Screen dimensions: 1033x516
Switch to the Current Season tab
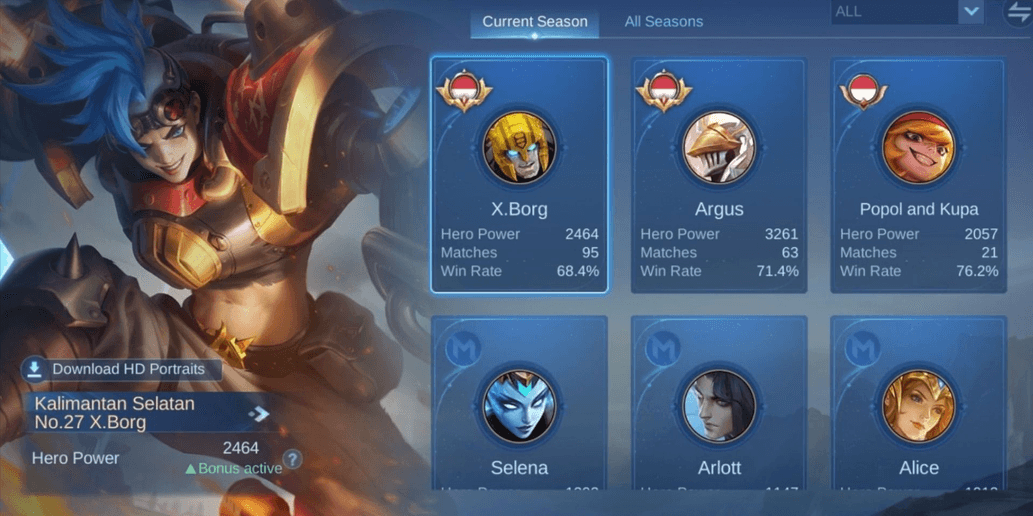point(534,21)
